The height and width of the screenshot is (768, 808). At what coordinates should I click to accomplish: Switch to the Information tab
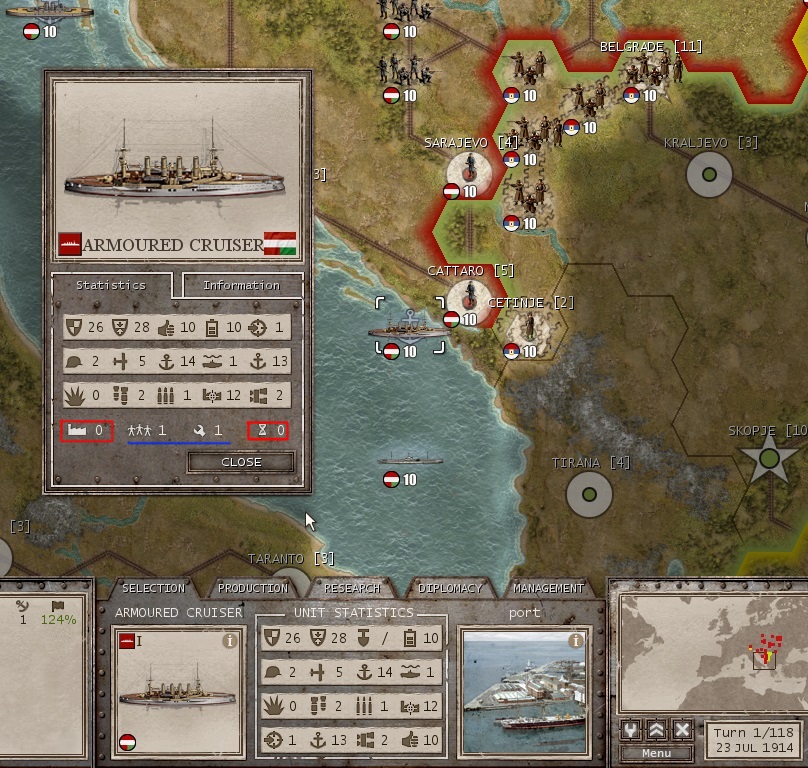(241, 285)
